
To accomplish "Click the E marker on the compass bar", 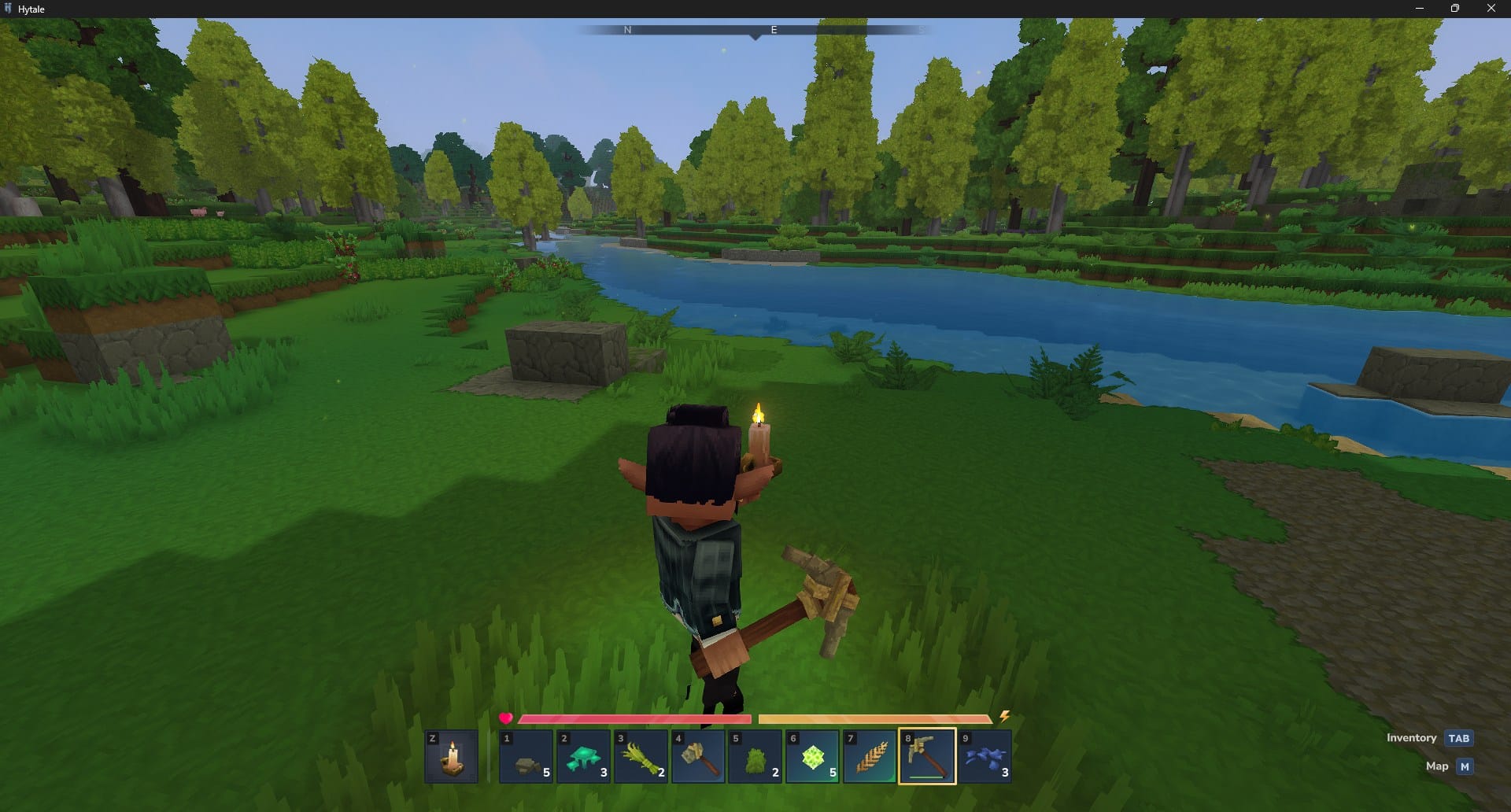I will (x=774, y=30).
